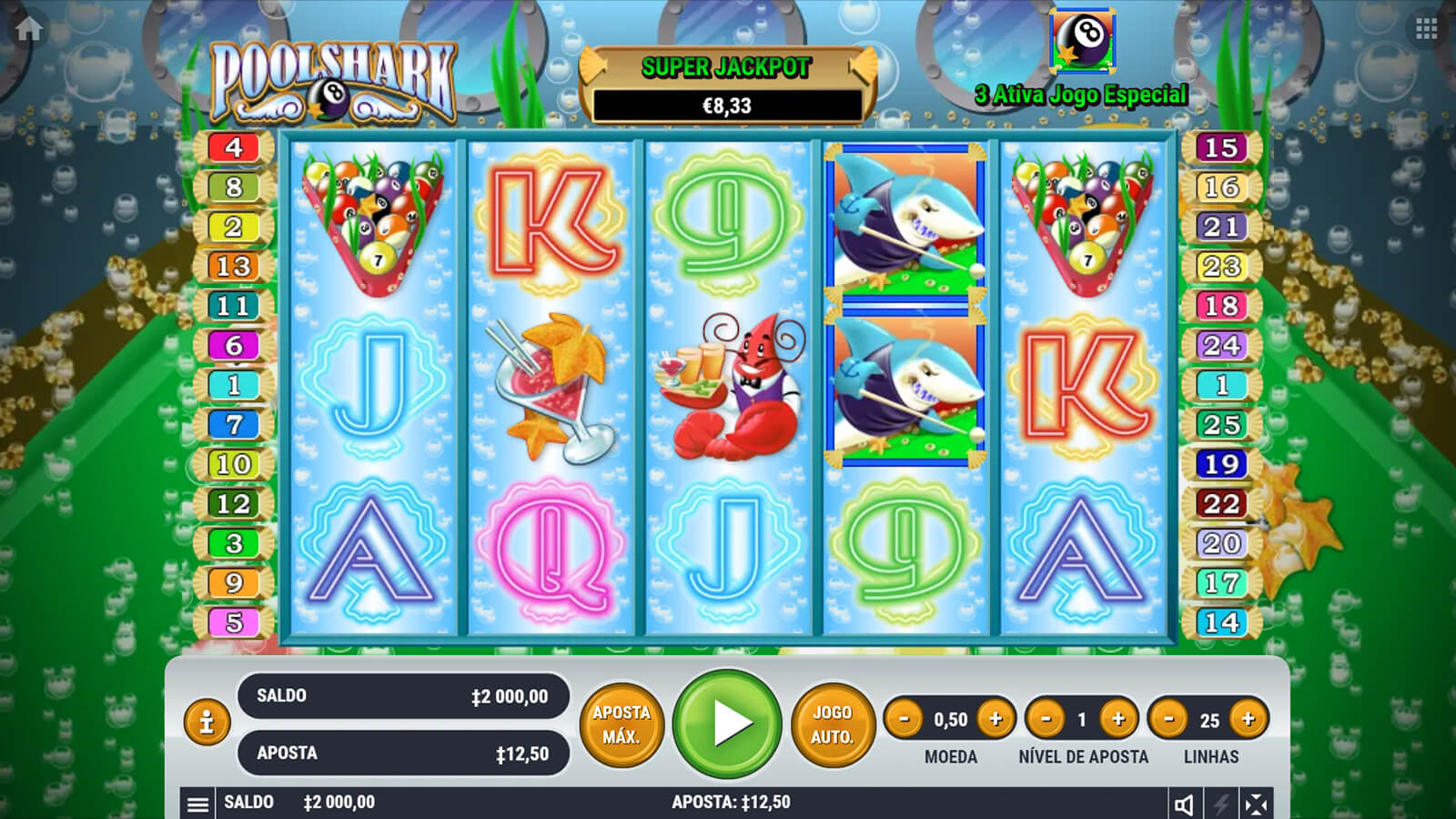Select payline number 15 marker
The height and width of the screenshot is (819, 1456).
(x=1221, y=147)
